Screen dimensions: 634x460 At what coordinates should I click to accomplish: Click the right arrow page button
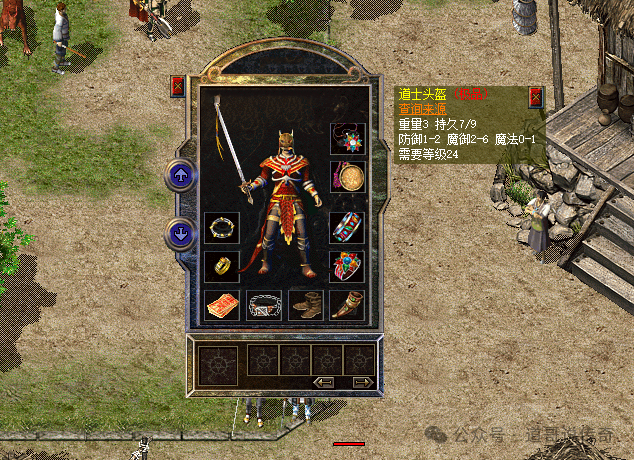[x=361, y=381]
